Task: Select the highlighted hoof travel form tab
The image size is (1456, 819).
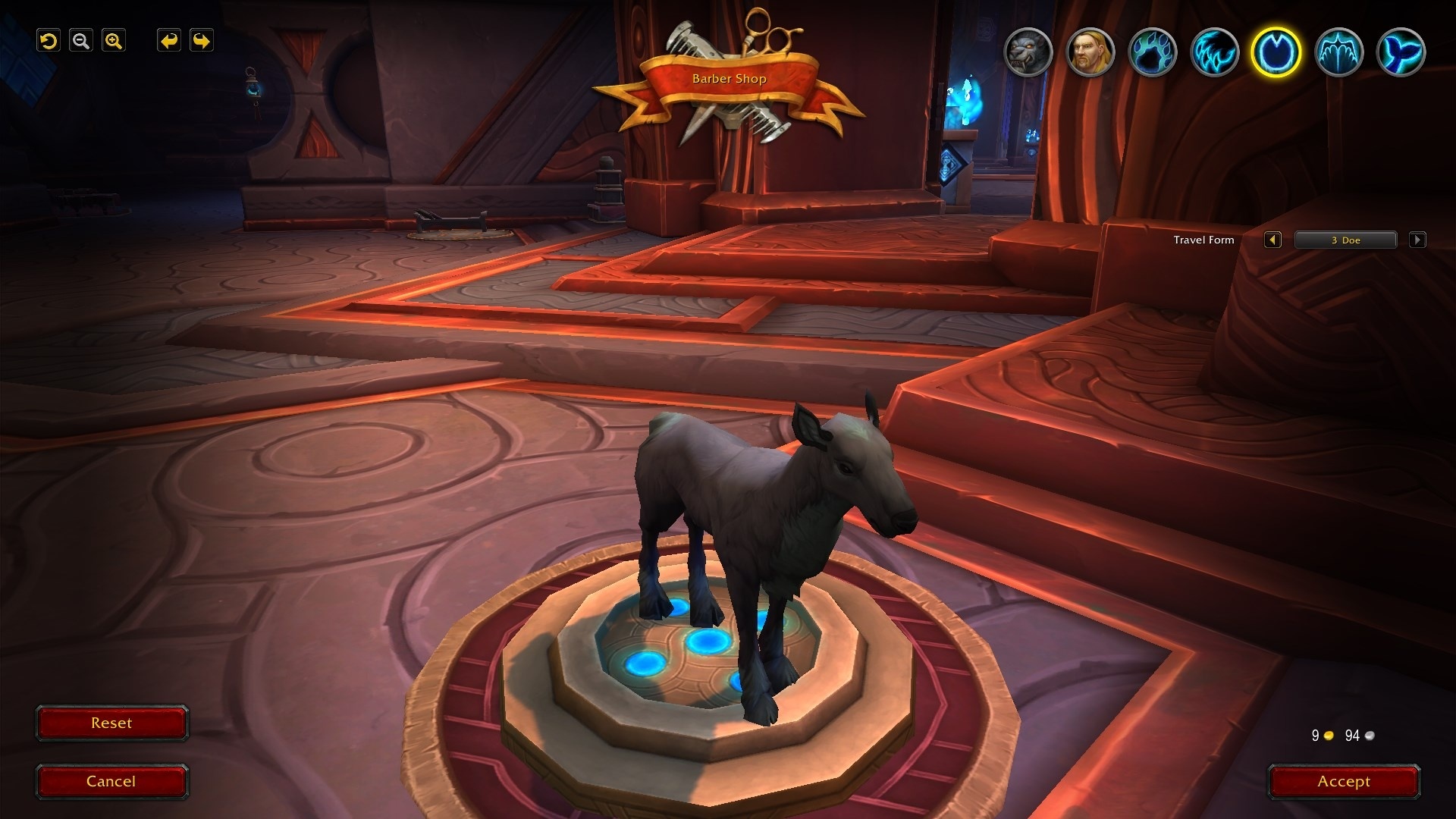Action: point(1276,52)
